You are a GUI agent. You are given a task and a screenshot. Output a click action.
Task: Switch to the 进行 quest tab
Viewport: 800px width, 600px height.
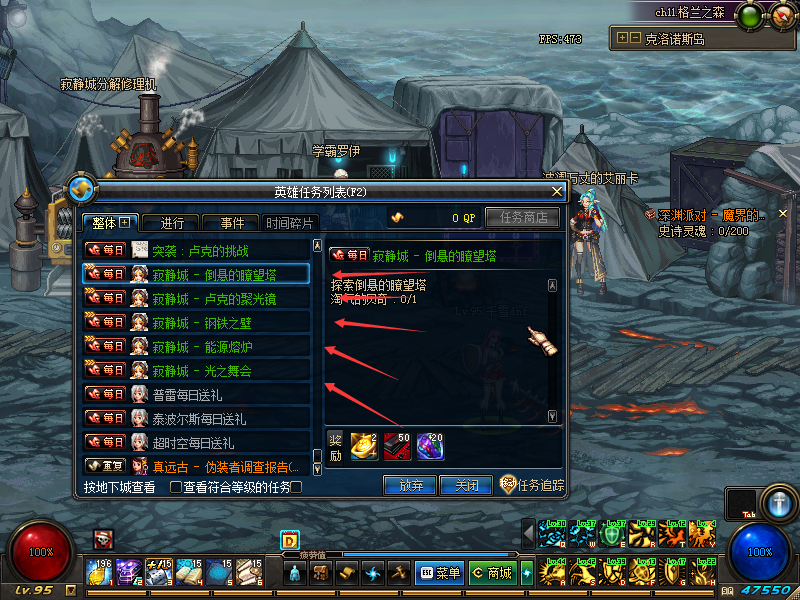click(171, 223)
